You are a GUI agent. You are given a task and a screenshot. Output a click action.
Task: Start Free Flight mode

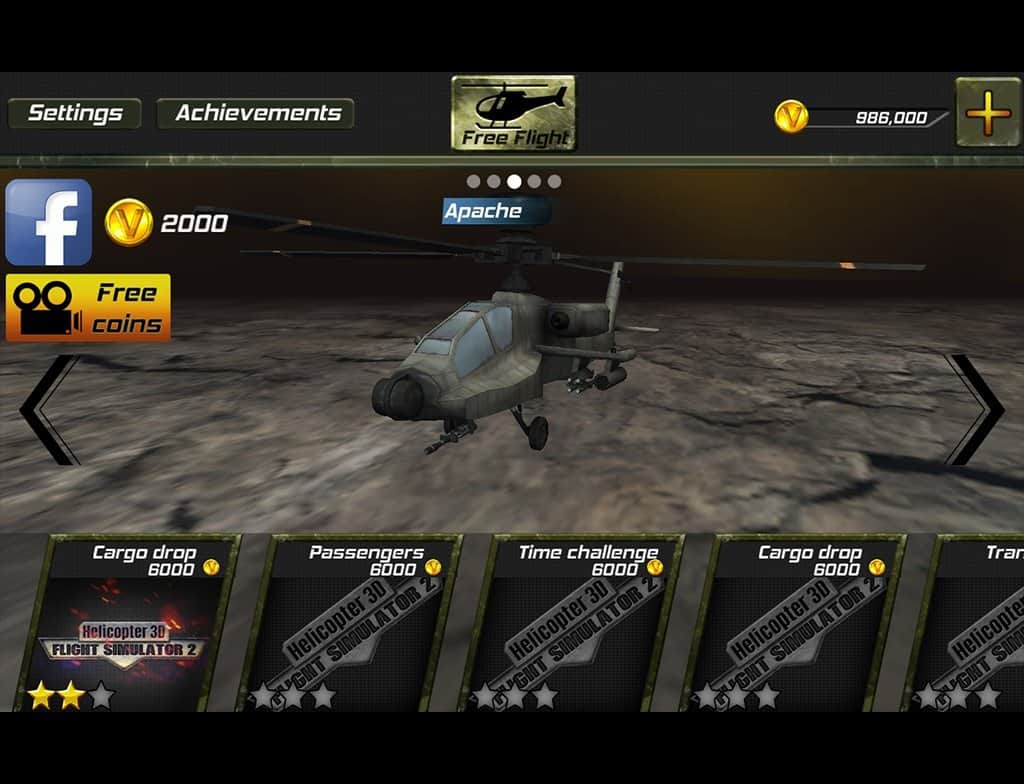(x=514, y=113)
